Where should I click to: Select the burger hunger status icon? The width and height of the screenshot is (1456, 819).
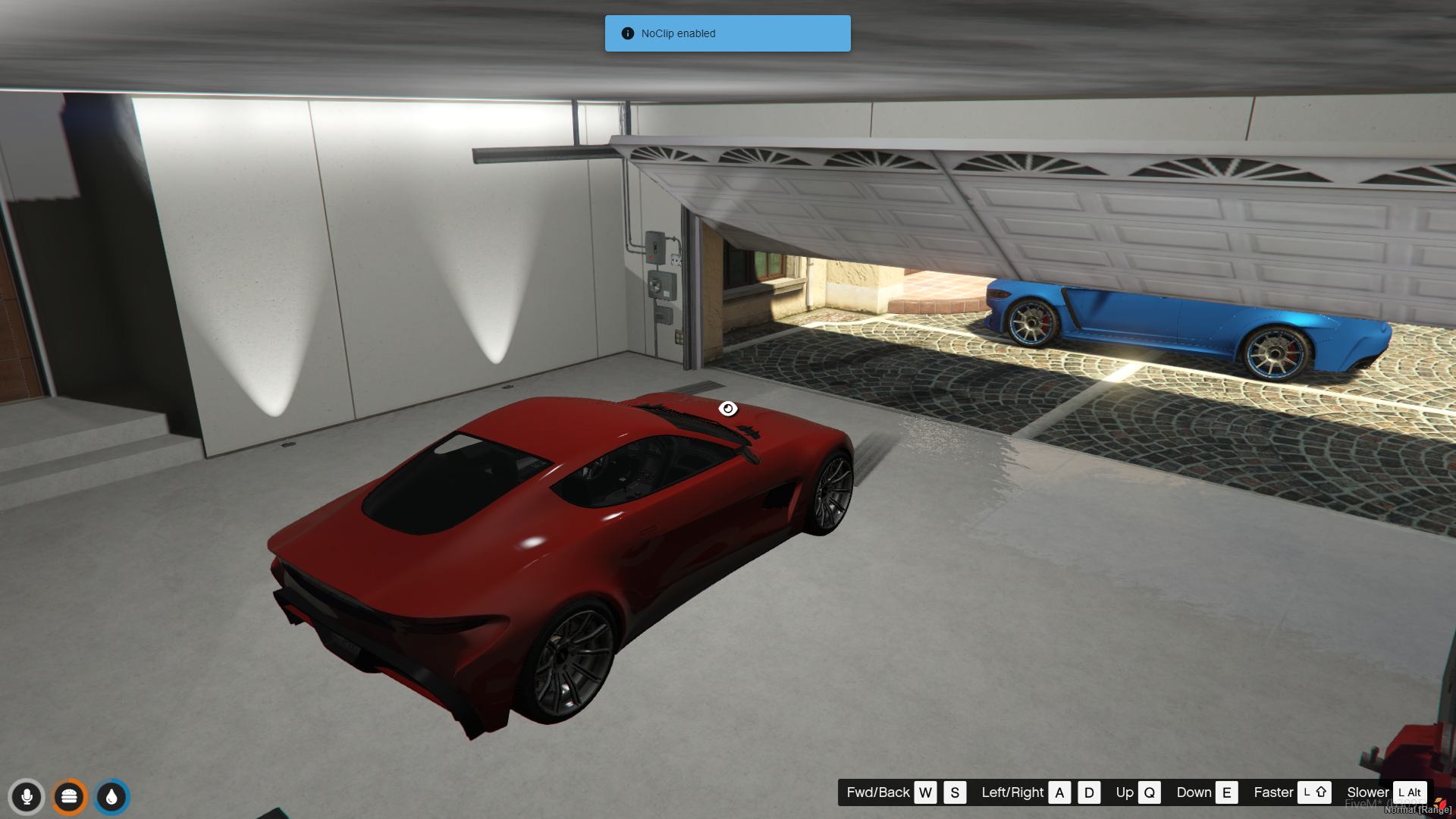(69, 796)
